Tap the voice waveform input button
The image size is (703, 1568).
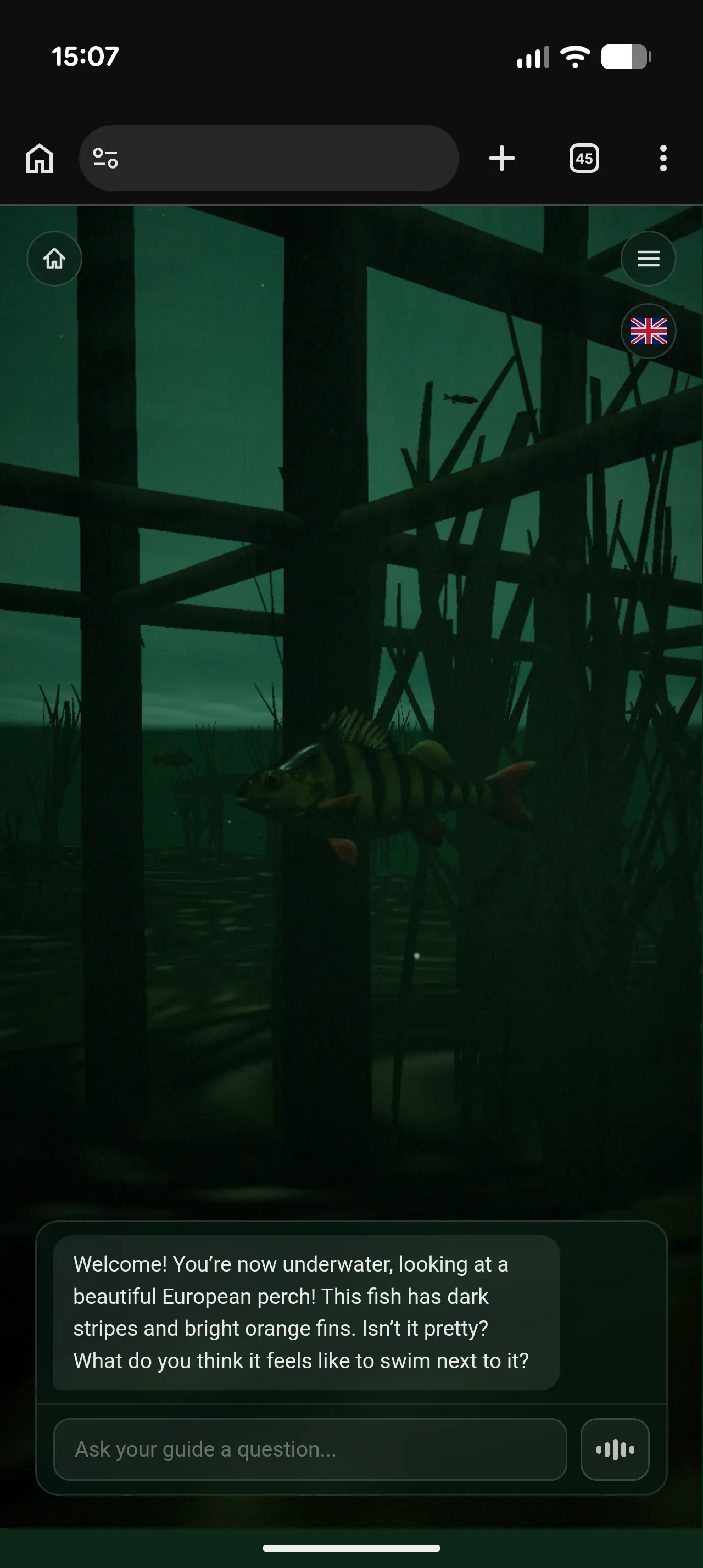615,1449
